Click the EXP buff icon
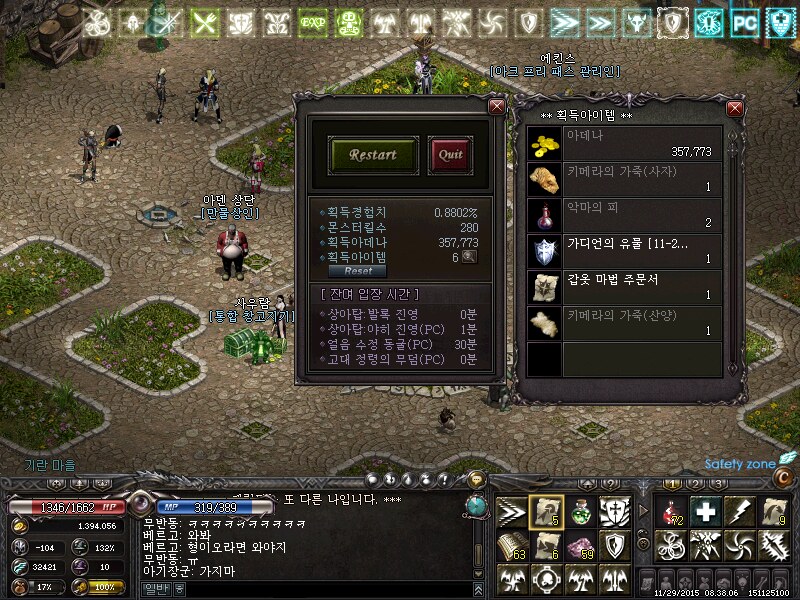The image size is (800, 600). tap(312, 22)
